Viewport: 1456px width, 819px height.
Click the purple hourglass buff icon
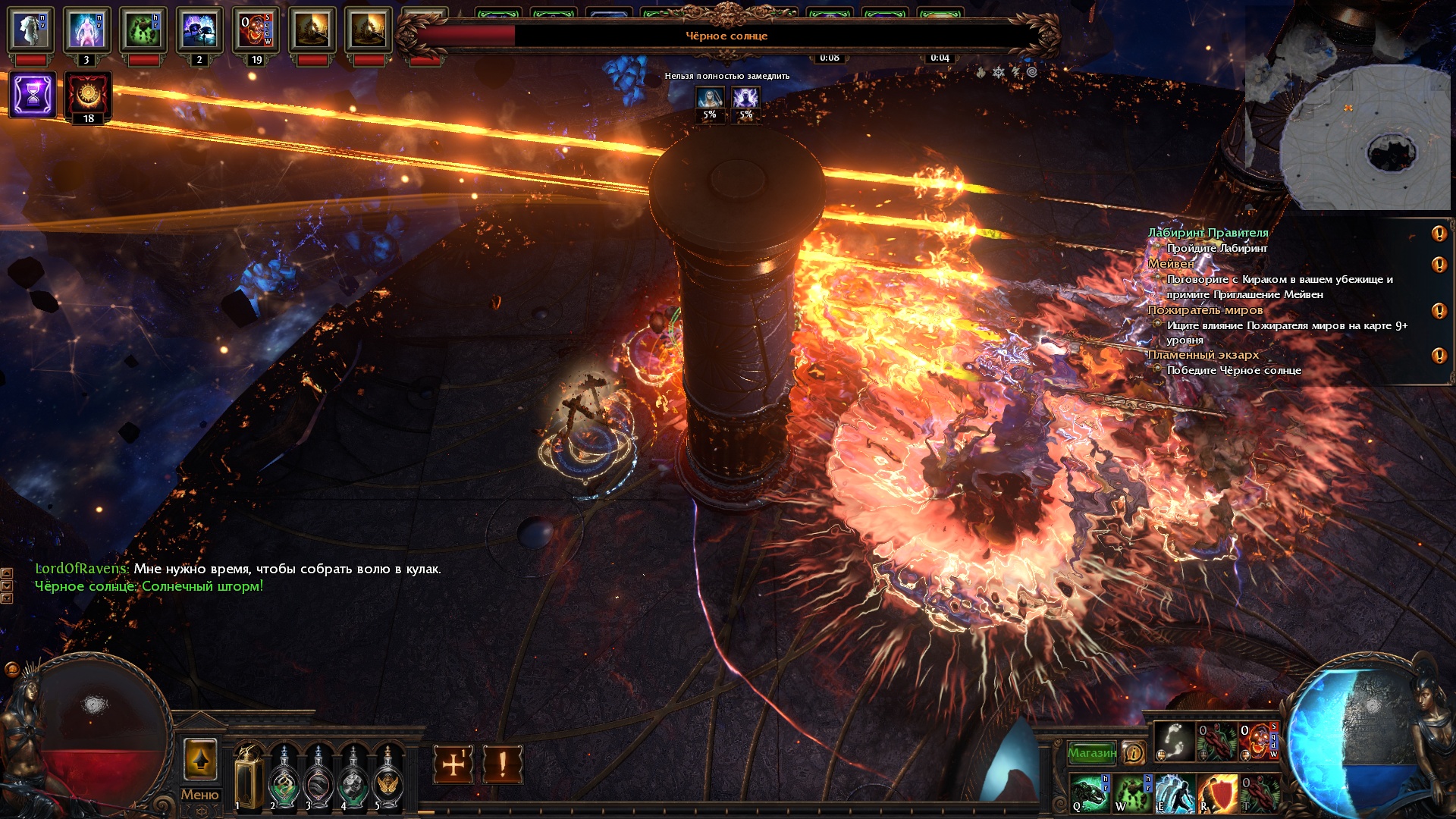33,95
